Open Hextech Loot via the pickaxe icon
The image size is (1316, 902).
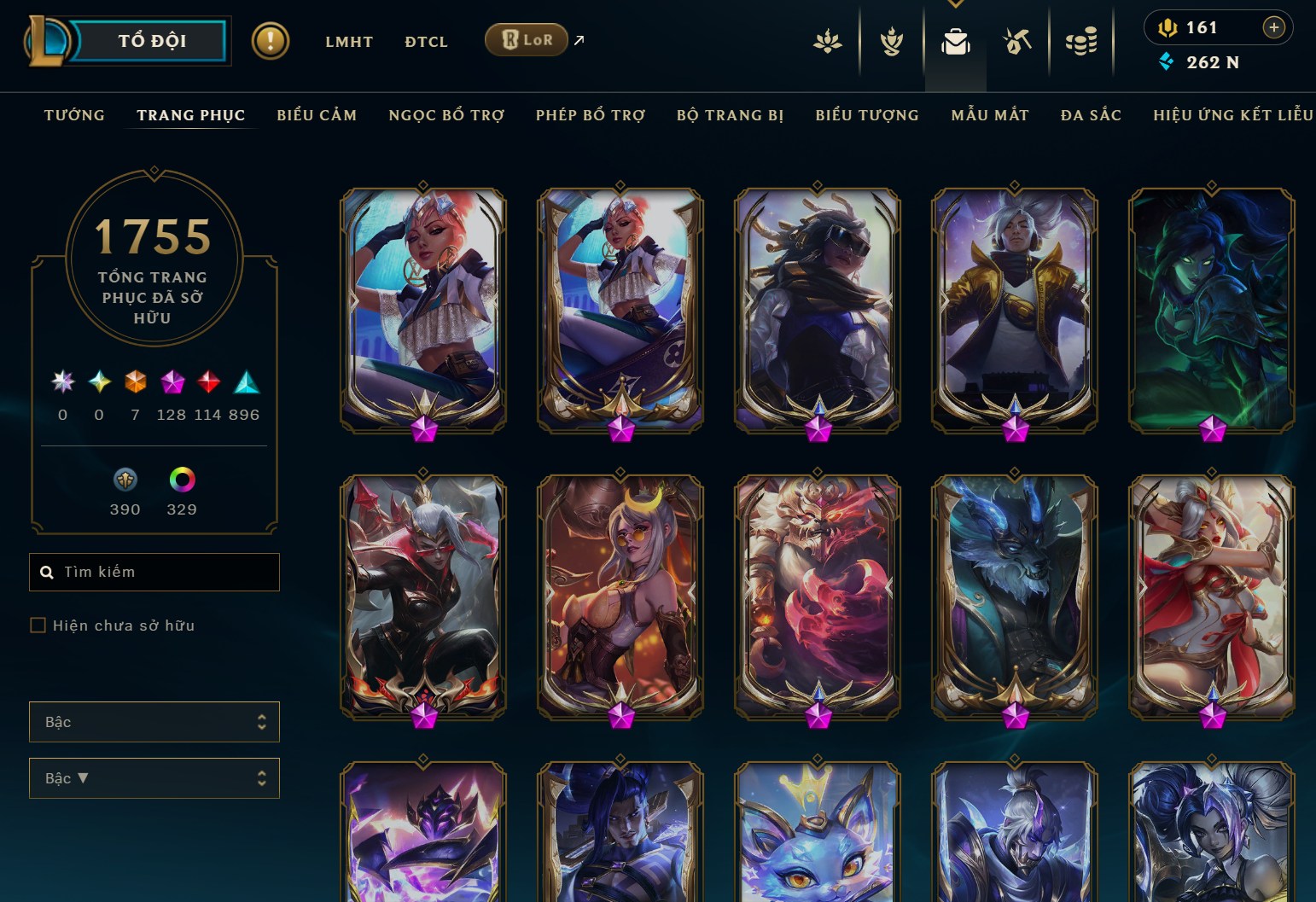(1017, 40)
